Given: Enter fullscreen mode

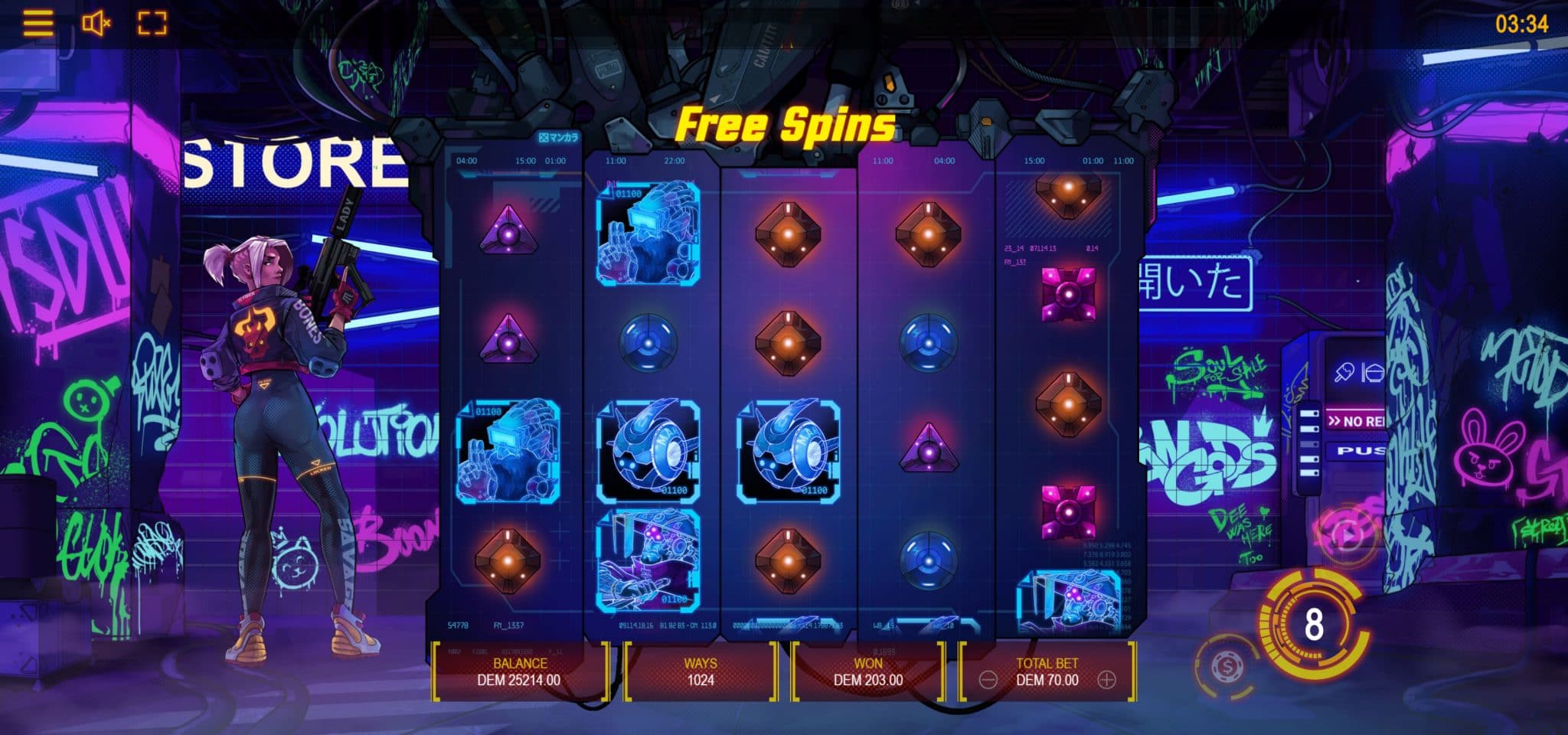Looking at the screenshot, I should (x=152, y=23).
